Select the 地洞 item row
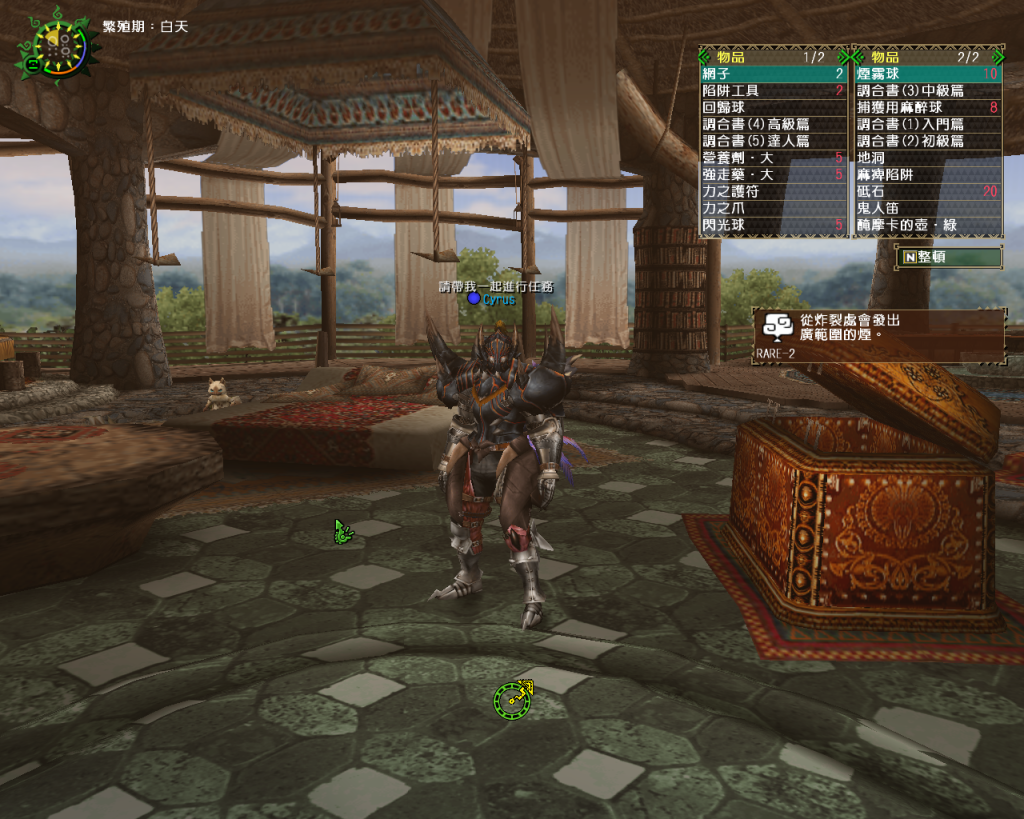 coord(927,158)
